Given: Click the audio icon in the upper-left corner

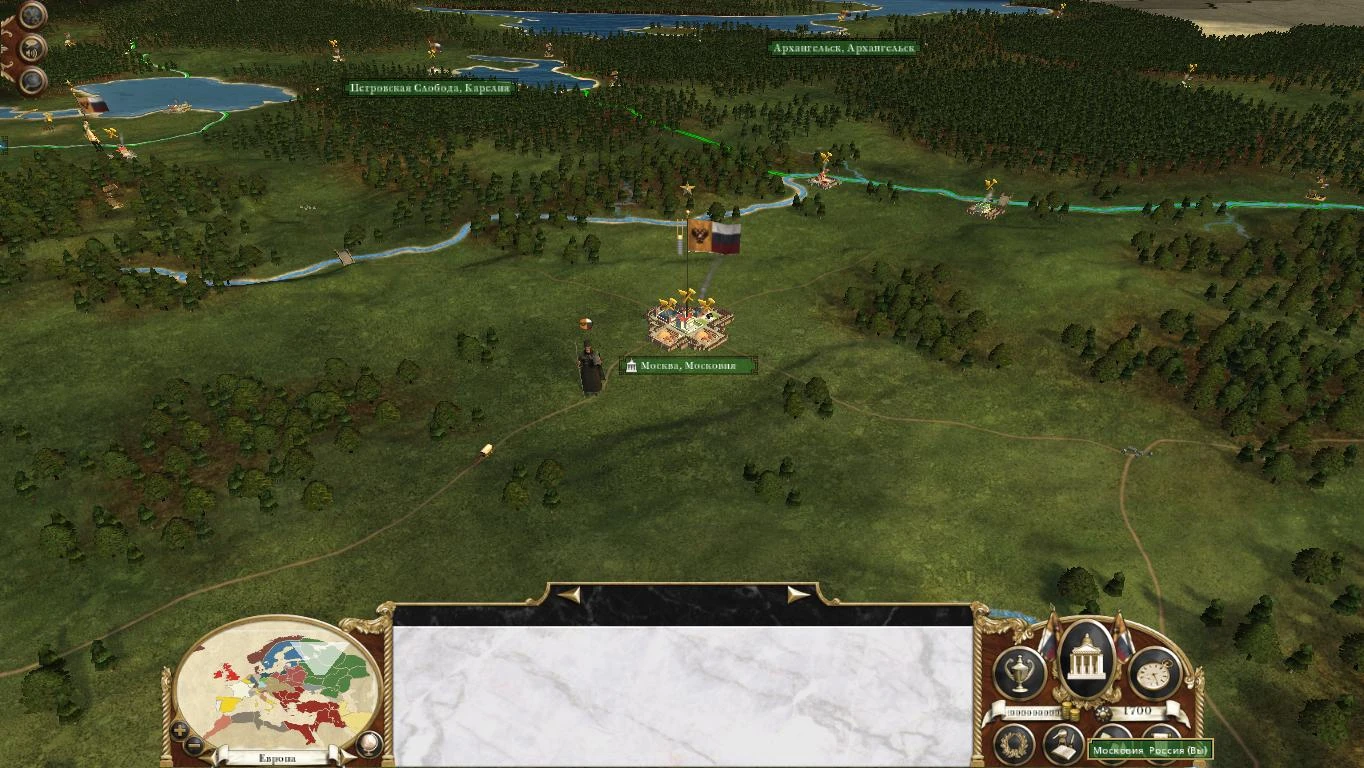Looking at the screenshot, I should [31, 48].
